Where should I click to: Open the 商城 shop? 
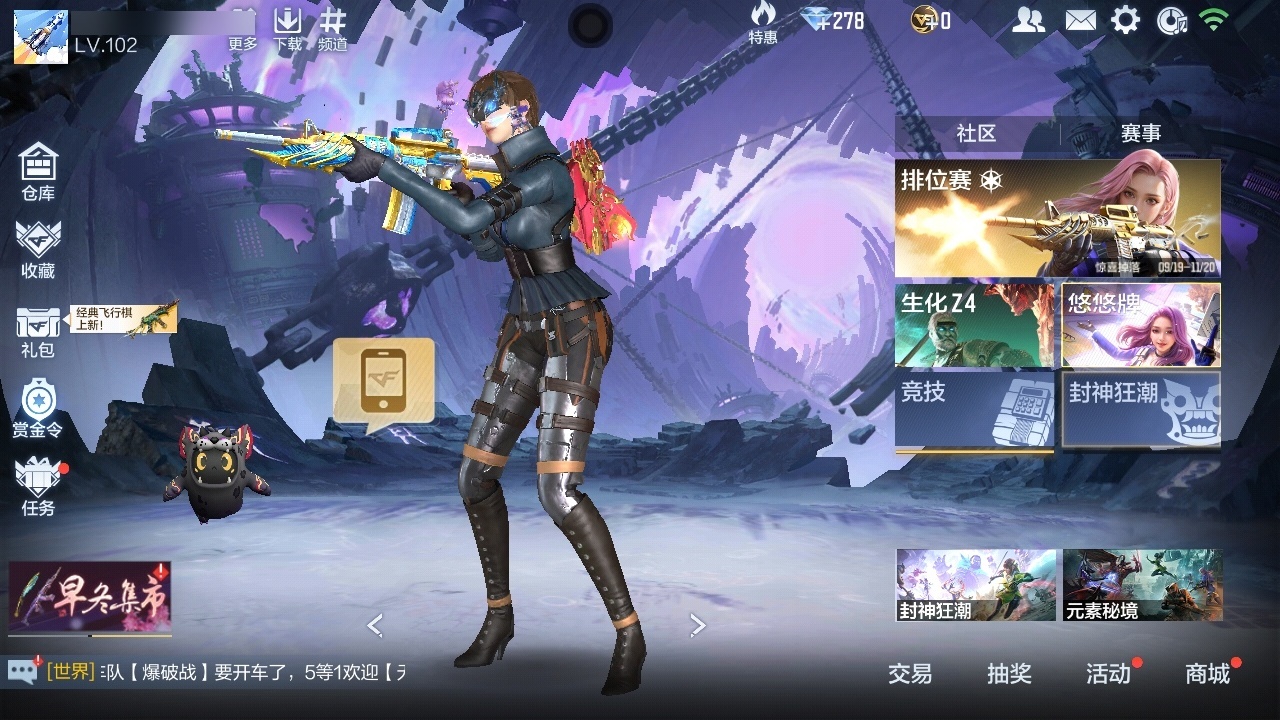pos(1207,674)
